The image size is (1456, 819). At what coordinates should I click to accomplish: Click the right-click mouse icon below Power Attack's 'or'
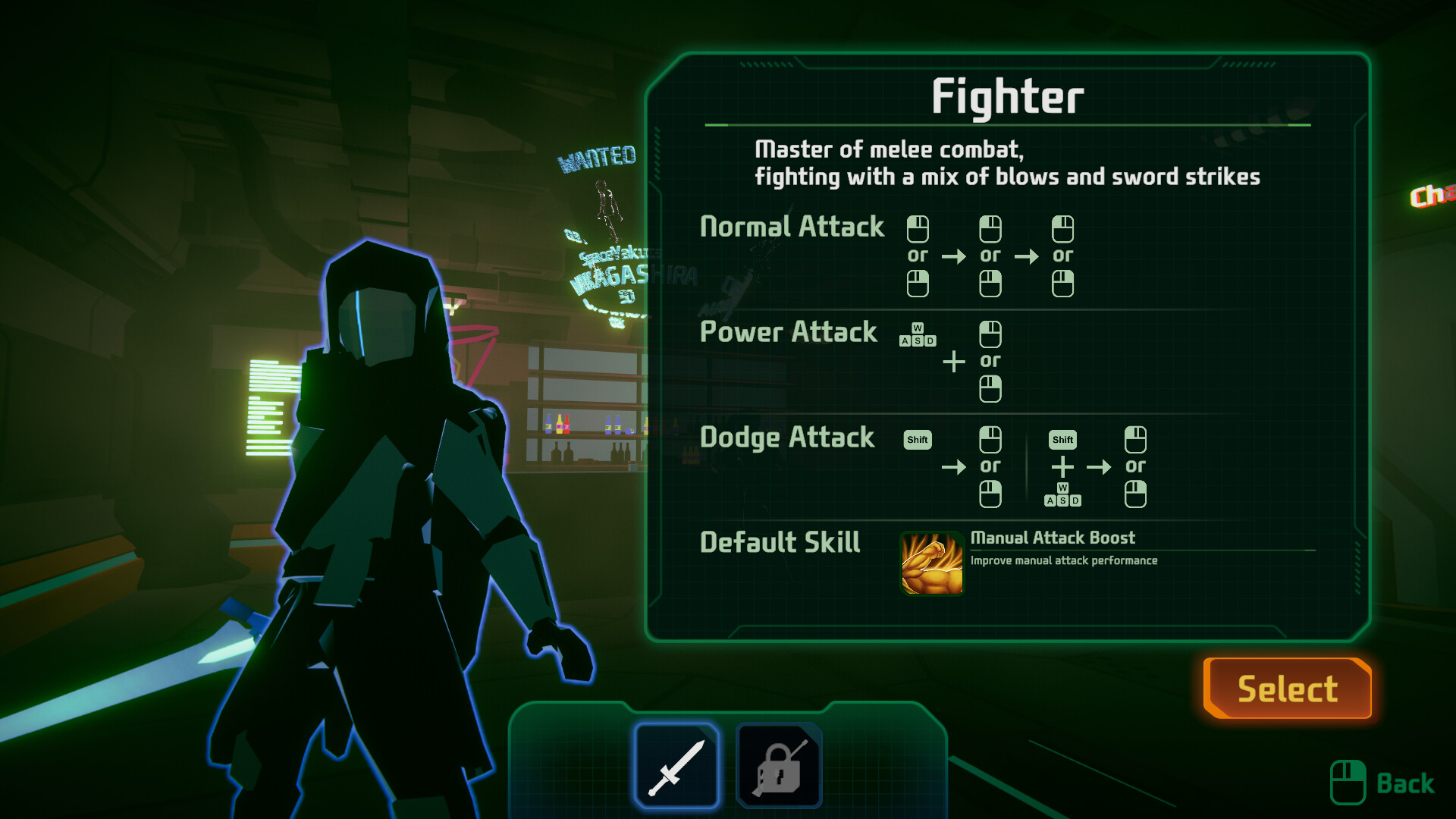[990, 389]
